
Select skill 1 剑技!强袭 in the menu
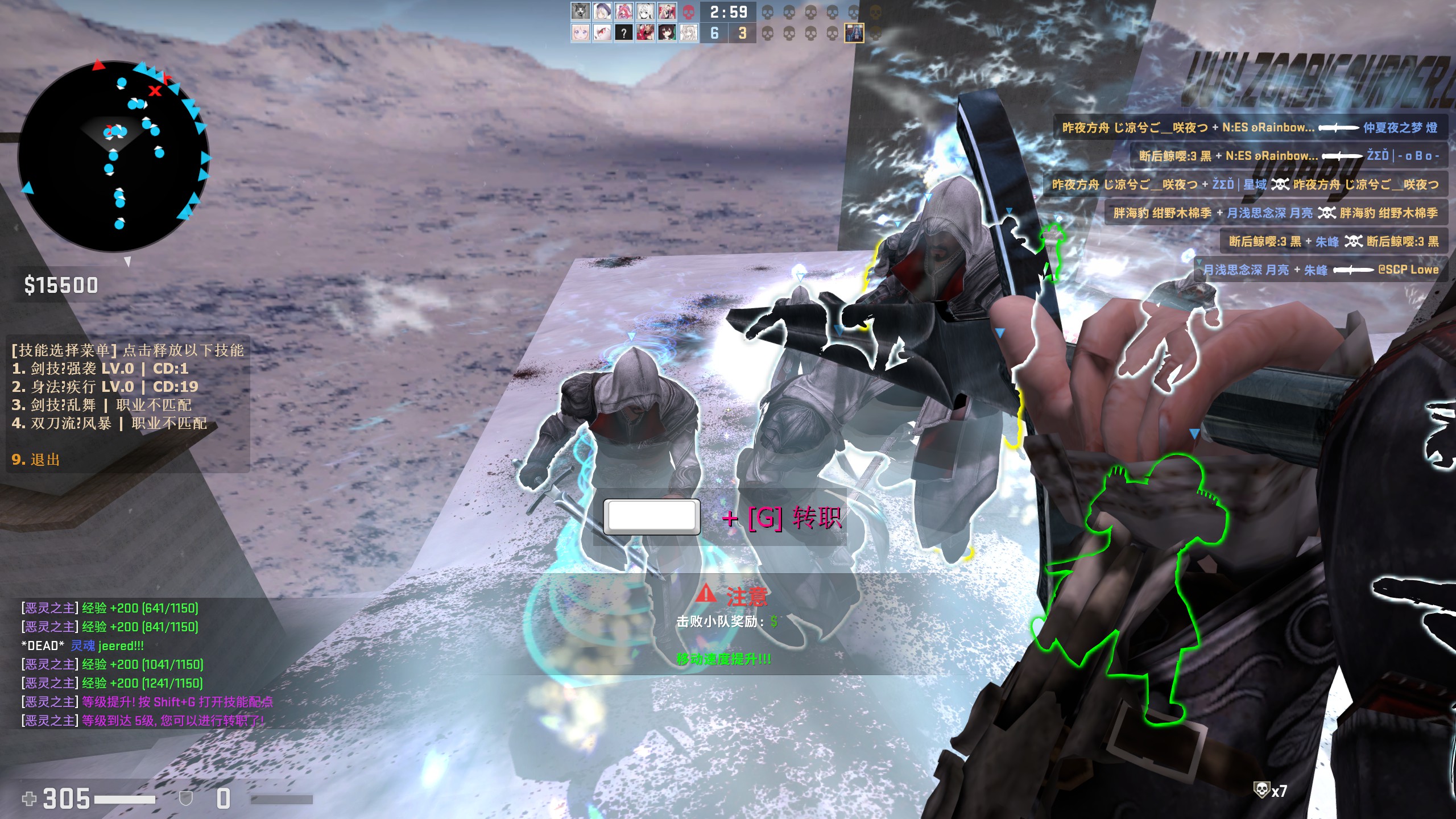(x=100, y=369)
